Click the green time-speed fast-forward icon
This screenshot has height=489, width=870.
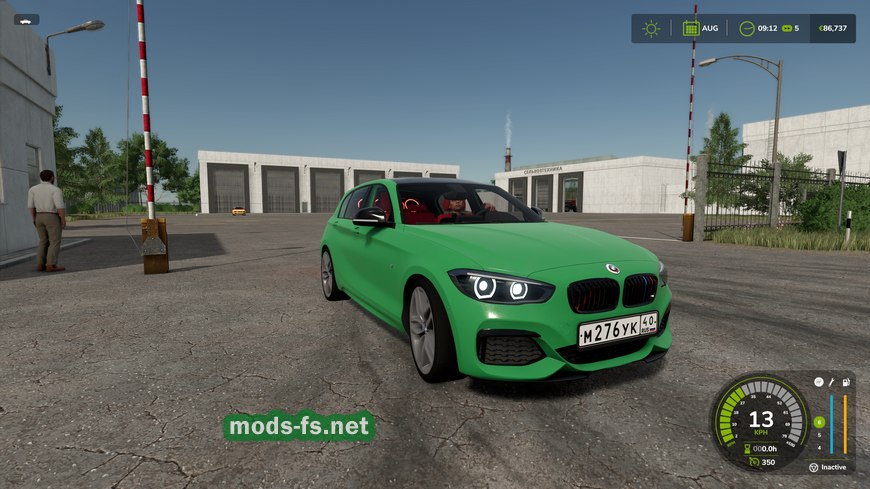coord(786,28)
